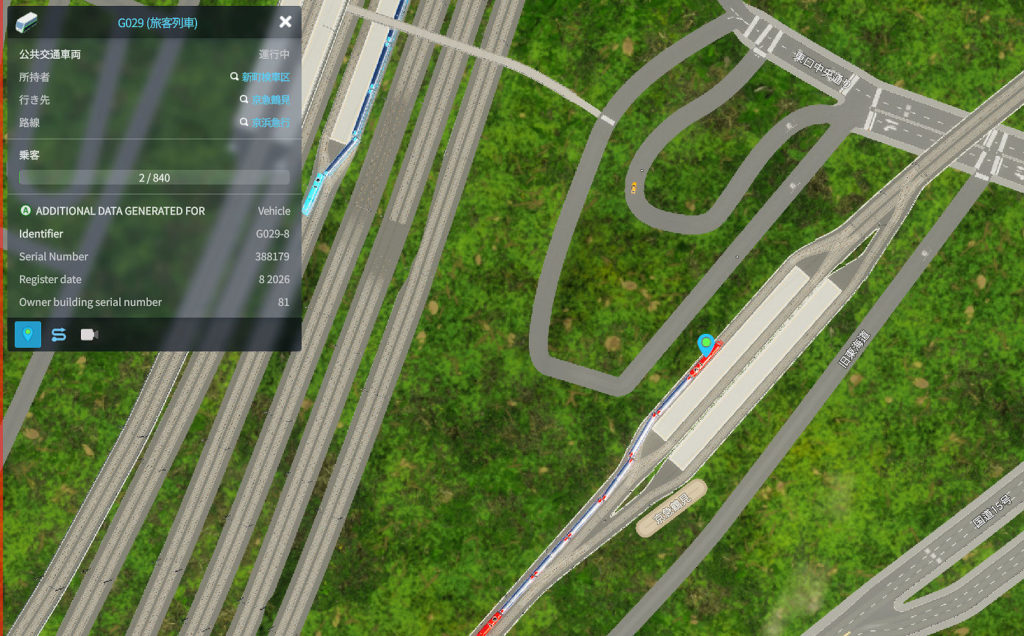The width and height of the screenshot is (1024, 636).
Task: Toggle the location pin follow button
Action: [x=28, y=334]
